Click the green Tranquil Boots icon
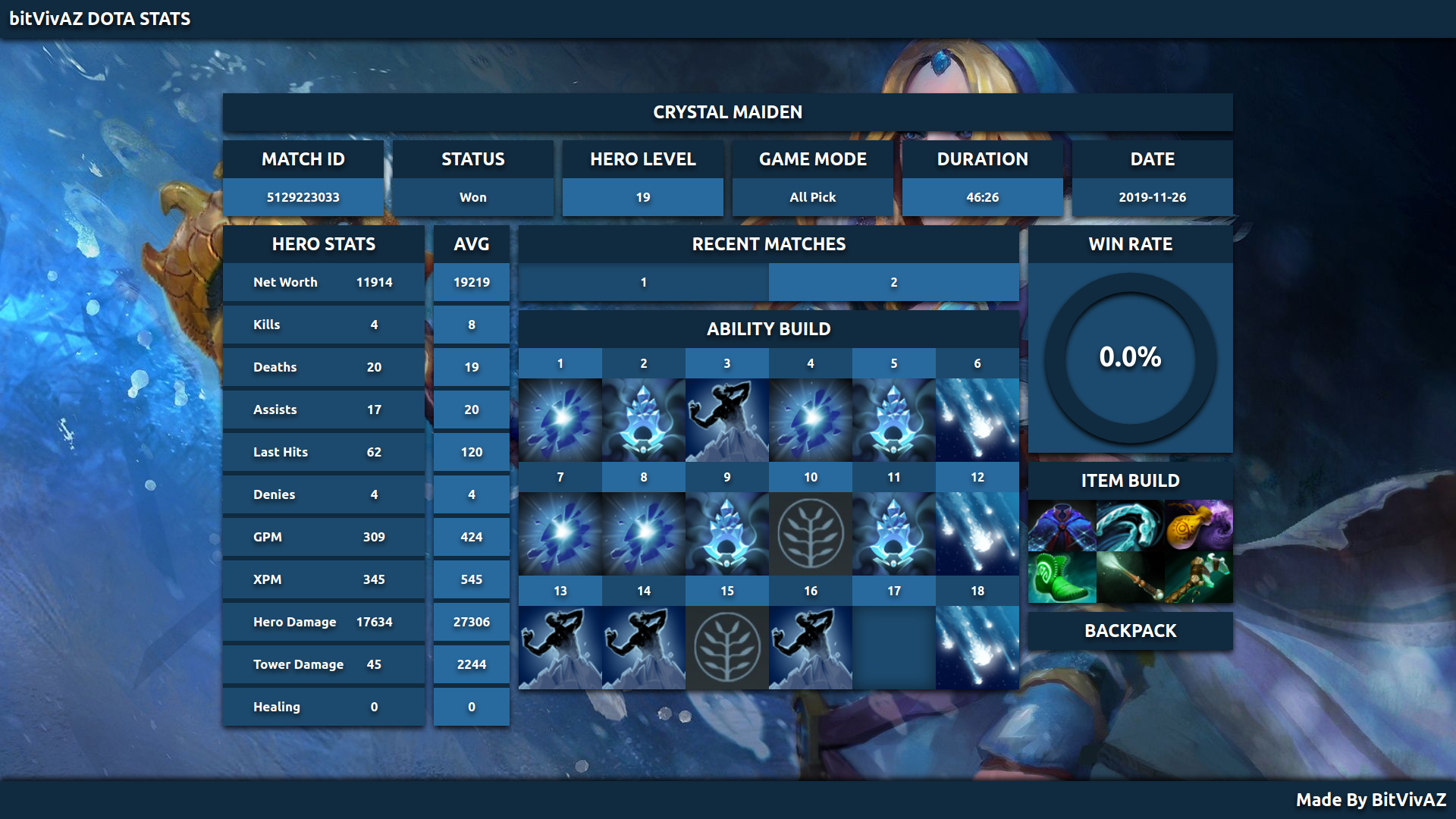The height and width of the screenshot is (819, 1456). [x=1062, y=577]
